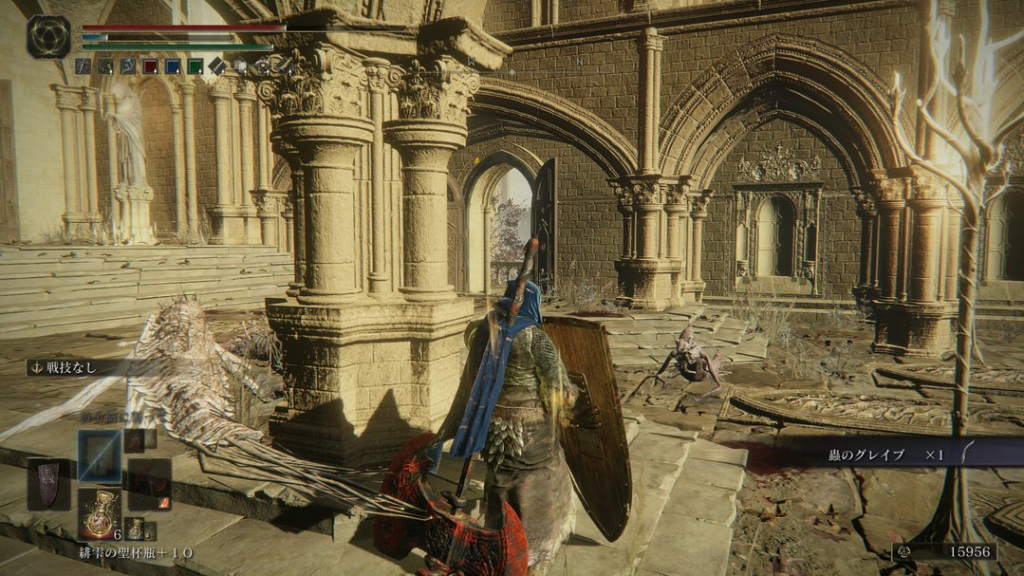Image resolution: width=1024 pixels, height=576 pixels.
Task: Select the green square buff icon
Action: coord(194,67)
